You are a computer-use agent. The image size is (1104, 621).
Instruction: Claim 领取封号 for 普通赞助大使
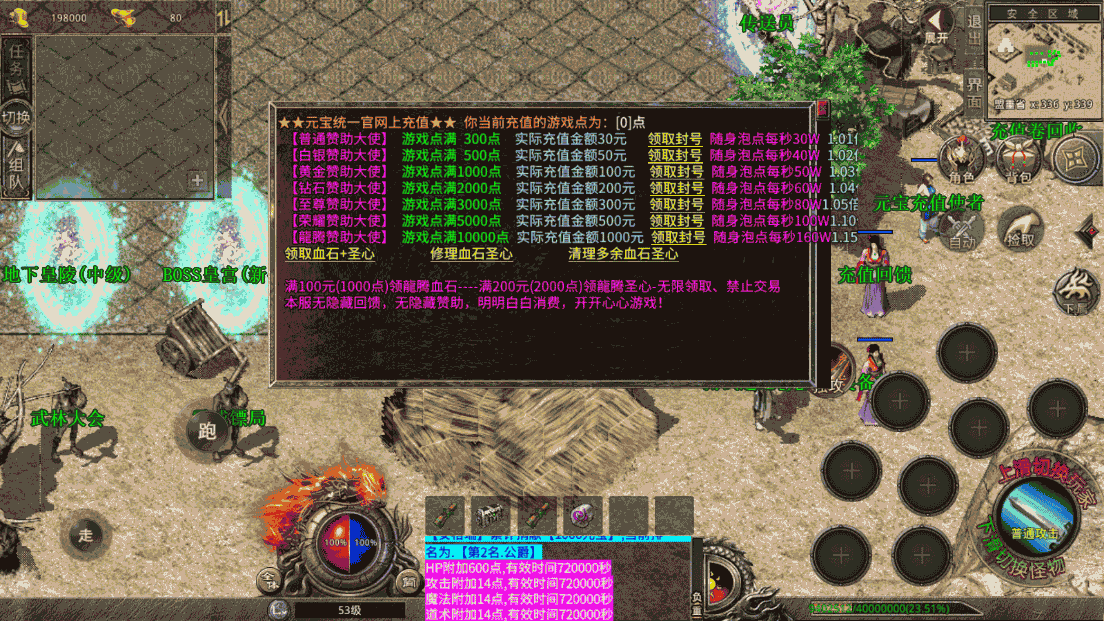[675, 139]
